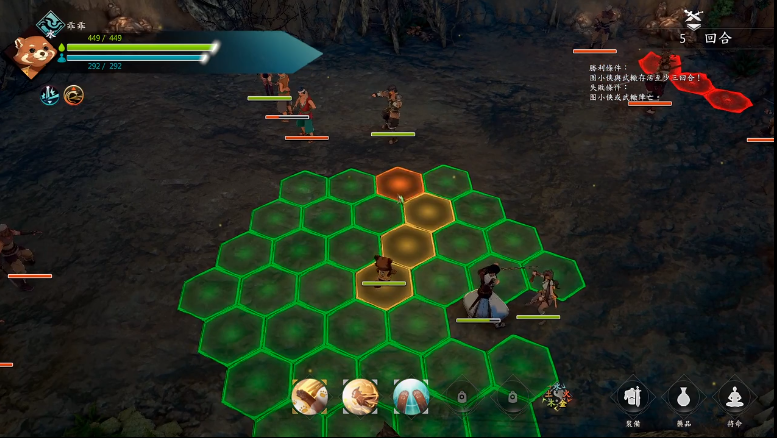Open the 藥品 medicine menu
This screenshot has height=438, width=777.
click(684, 398)
